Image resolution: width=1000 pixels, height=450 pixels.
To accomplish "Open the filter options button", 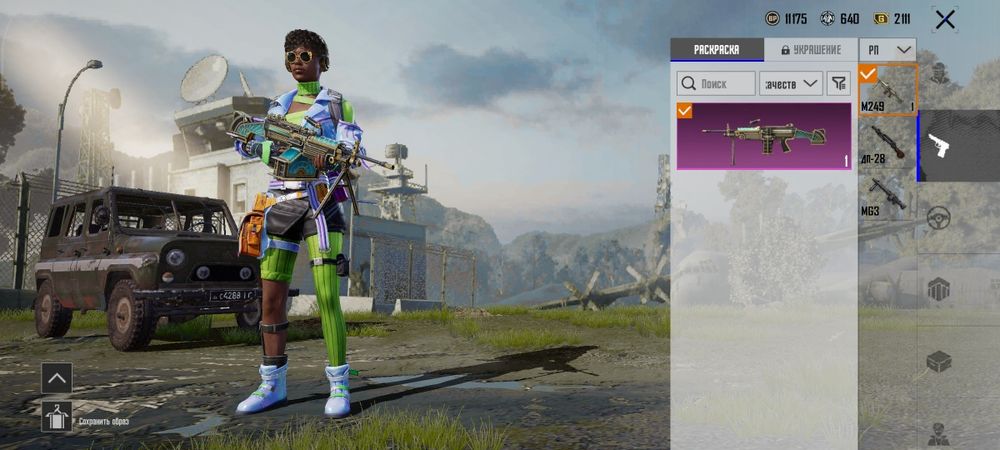I will [839, 84].
